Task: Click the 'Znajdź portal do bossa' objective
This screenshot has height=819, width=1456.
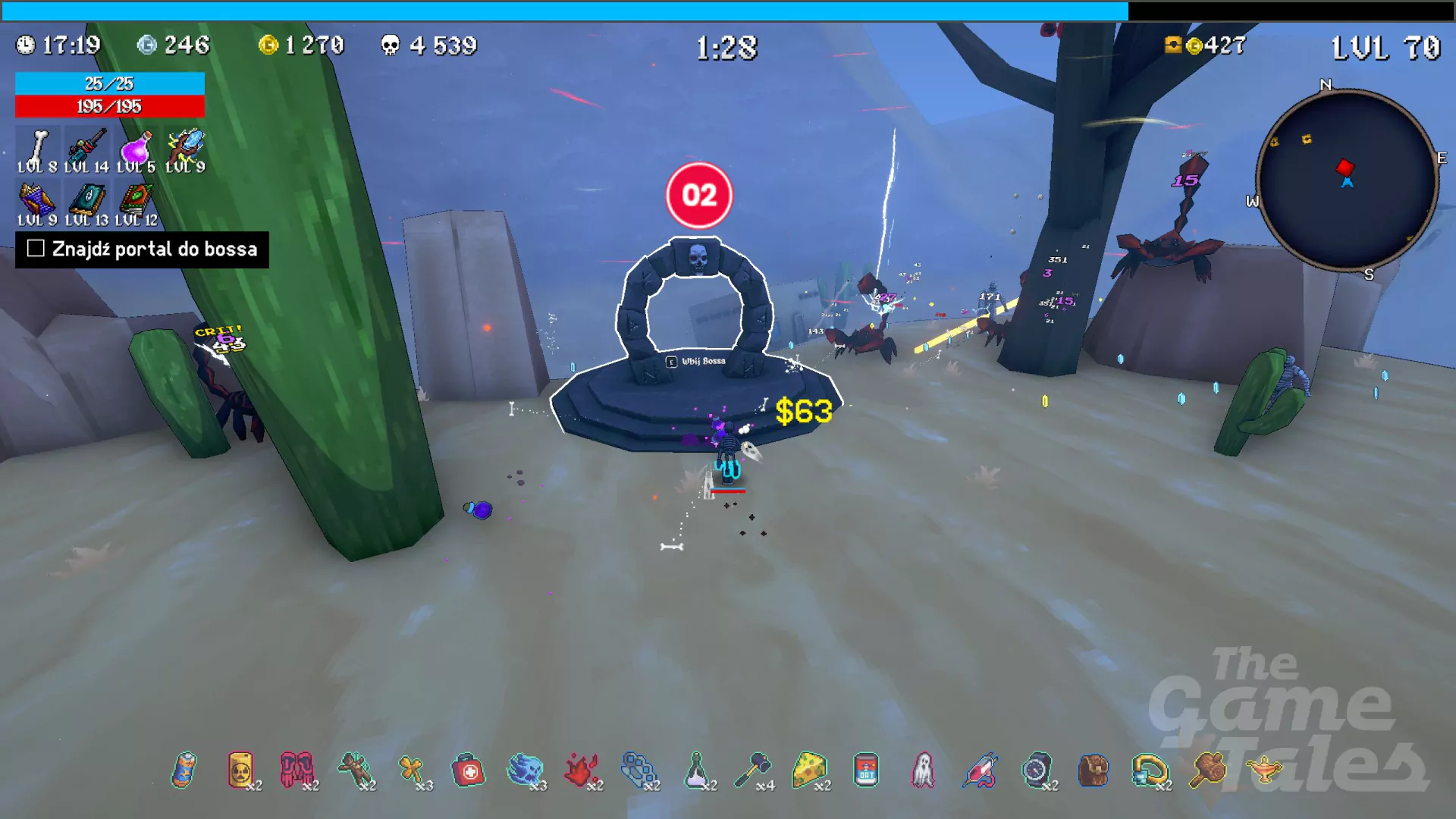Action: coord(143,249)
